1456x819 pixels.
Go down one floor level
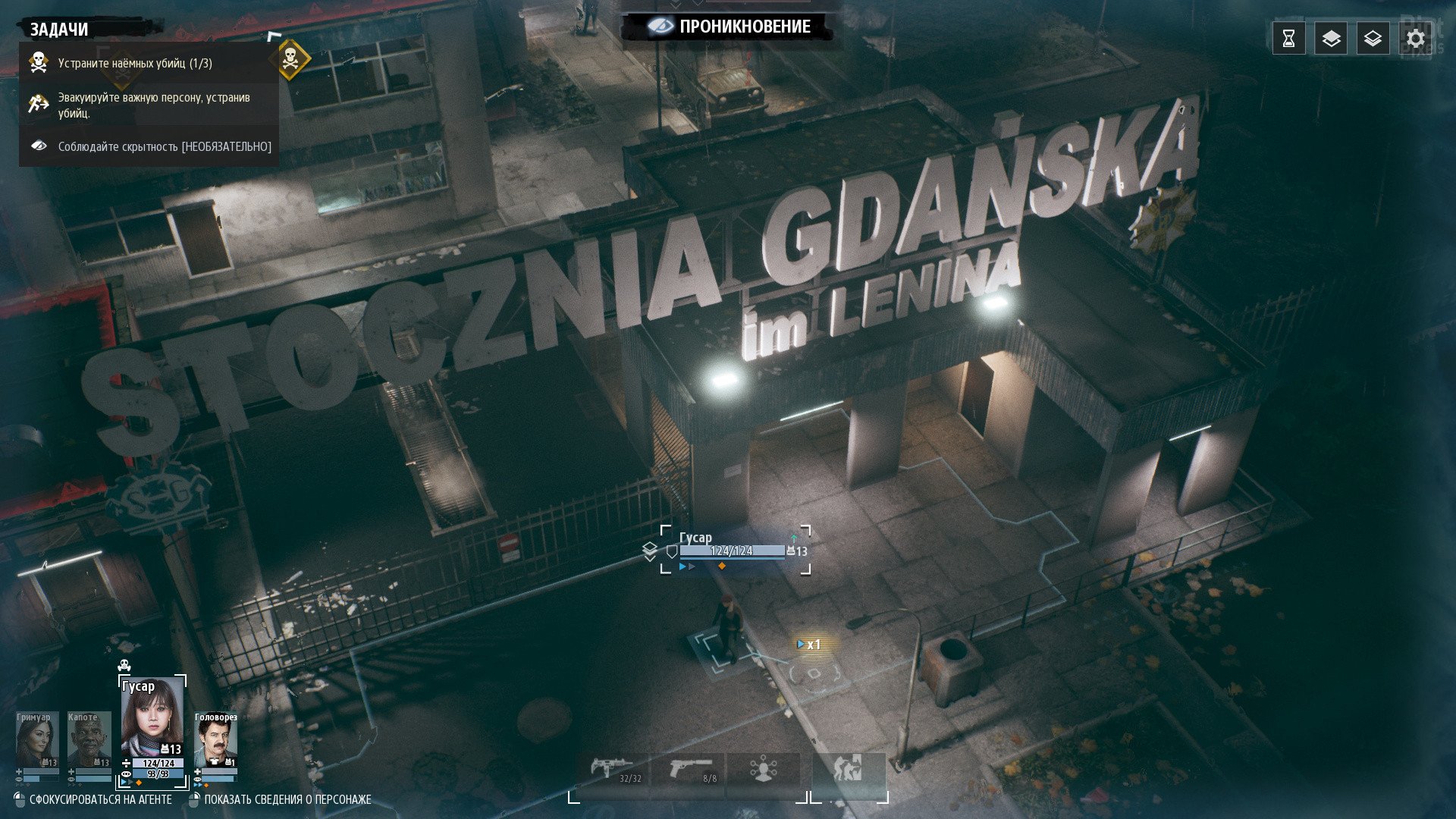pyautogui.click(x=1373, y=39)
